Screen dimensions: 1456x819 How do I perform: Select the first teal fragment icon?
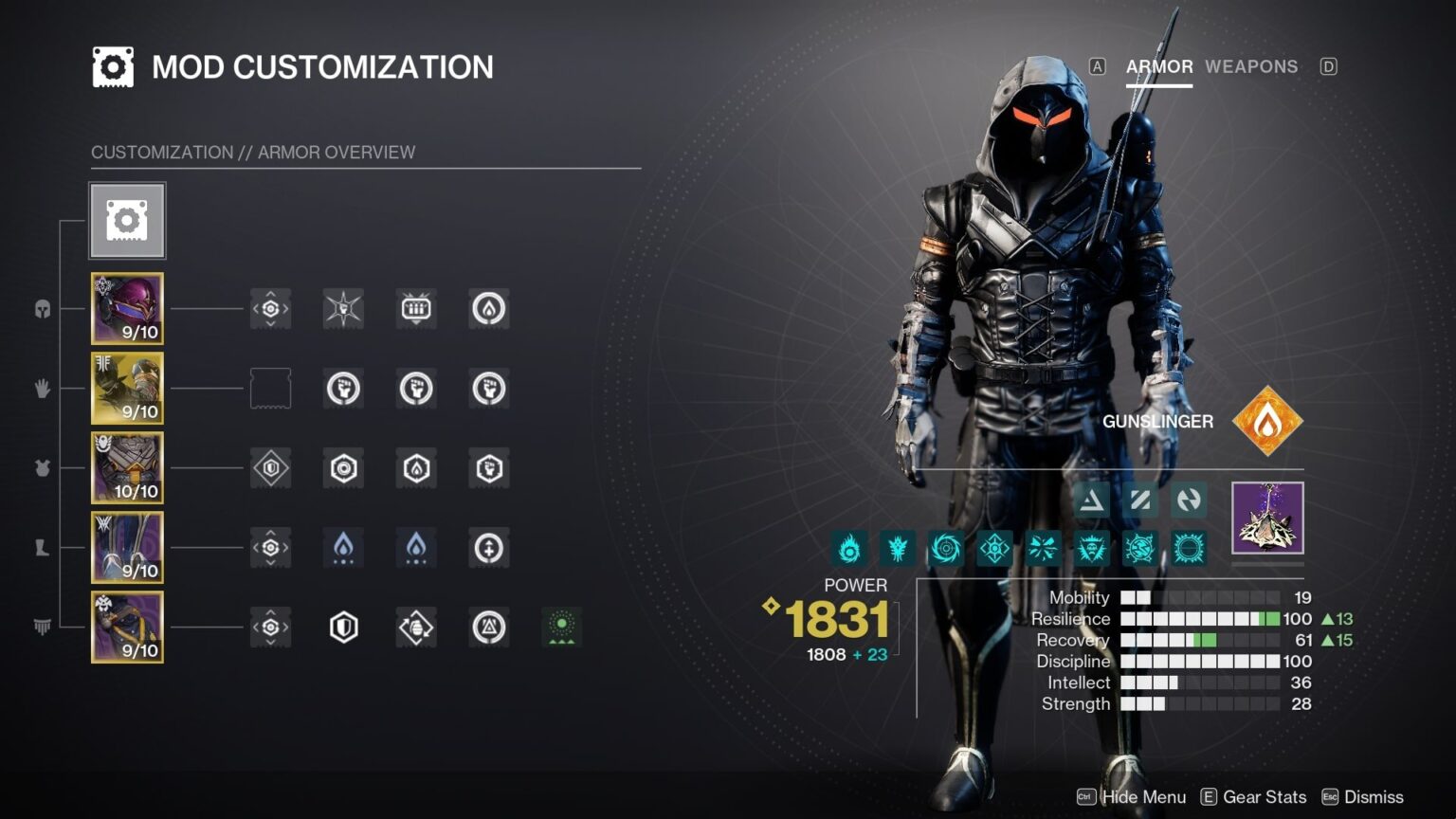click(x=850, y=549)
